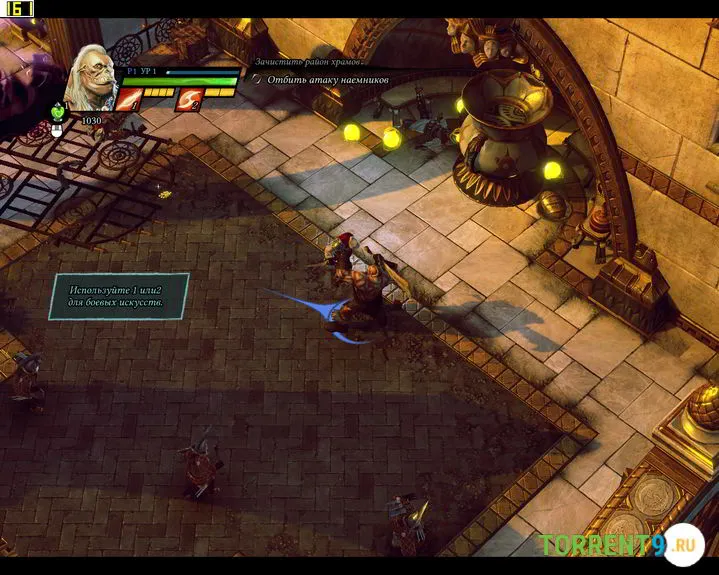Use the green health potion icon

click(x=57, y=113)
